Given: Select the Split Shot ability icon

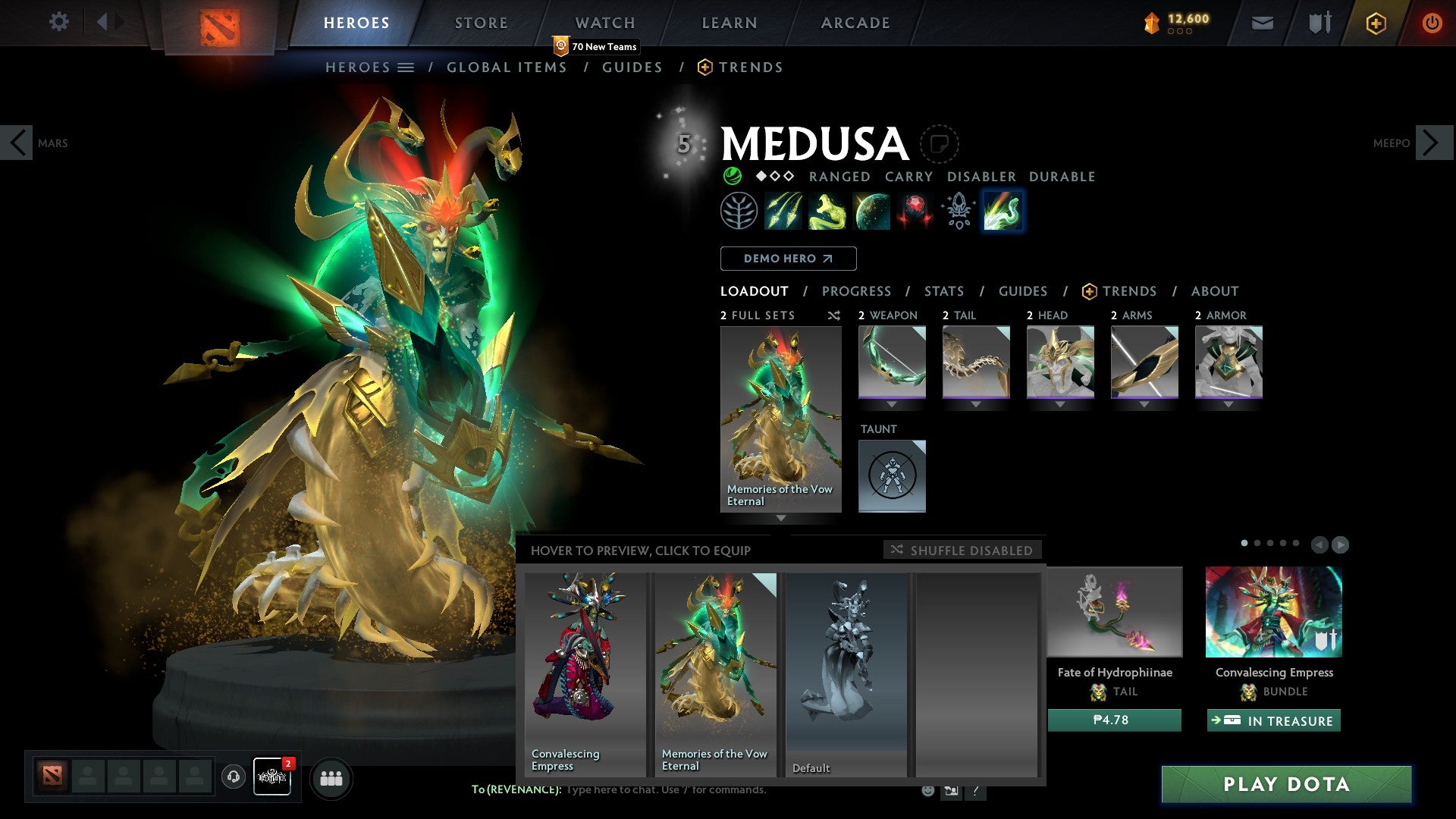Looking at the screenshot, I should (x=784, y=212).
